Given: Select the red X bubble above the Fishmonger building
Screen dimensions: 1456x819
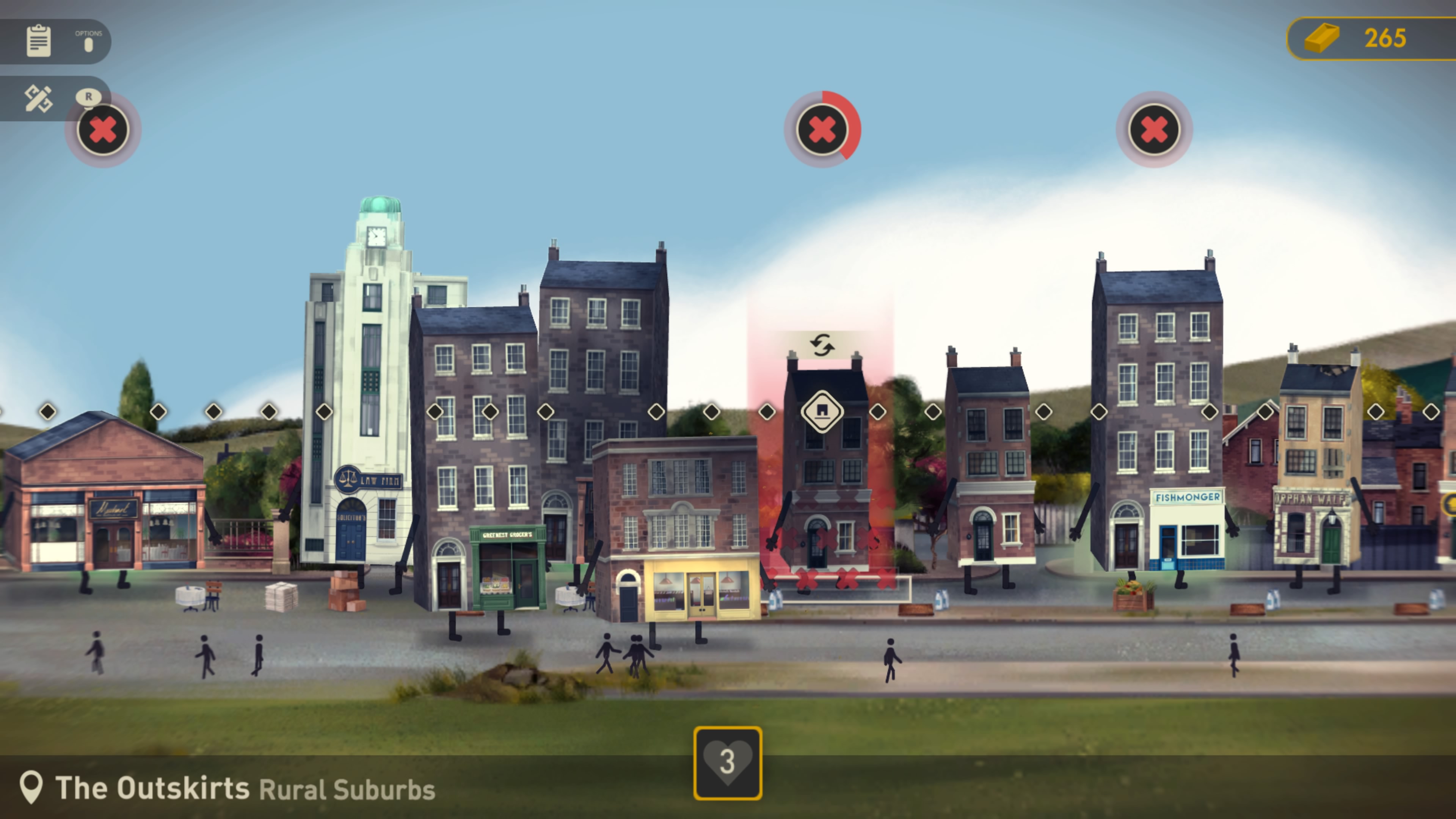Looking at the screenshot, I should (x=1153, y=130).
